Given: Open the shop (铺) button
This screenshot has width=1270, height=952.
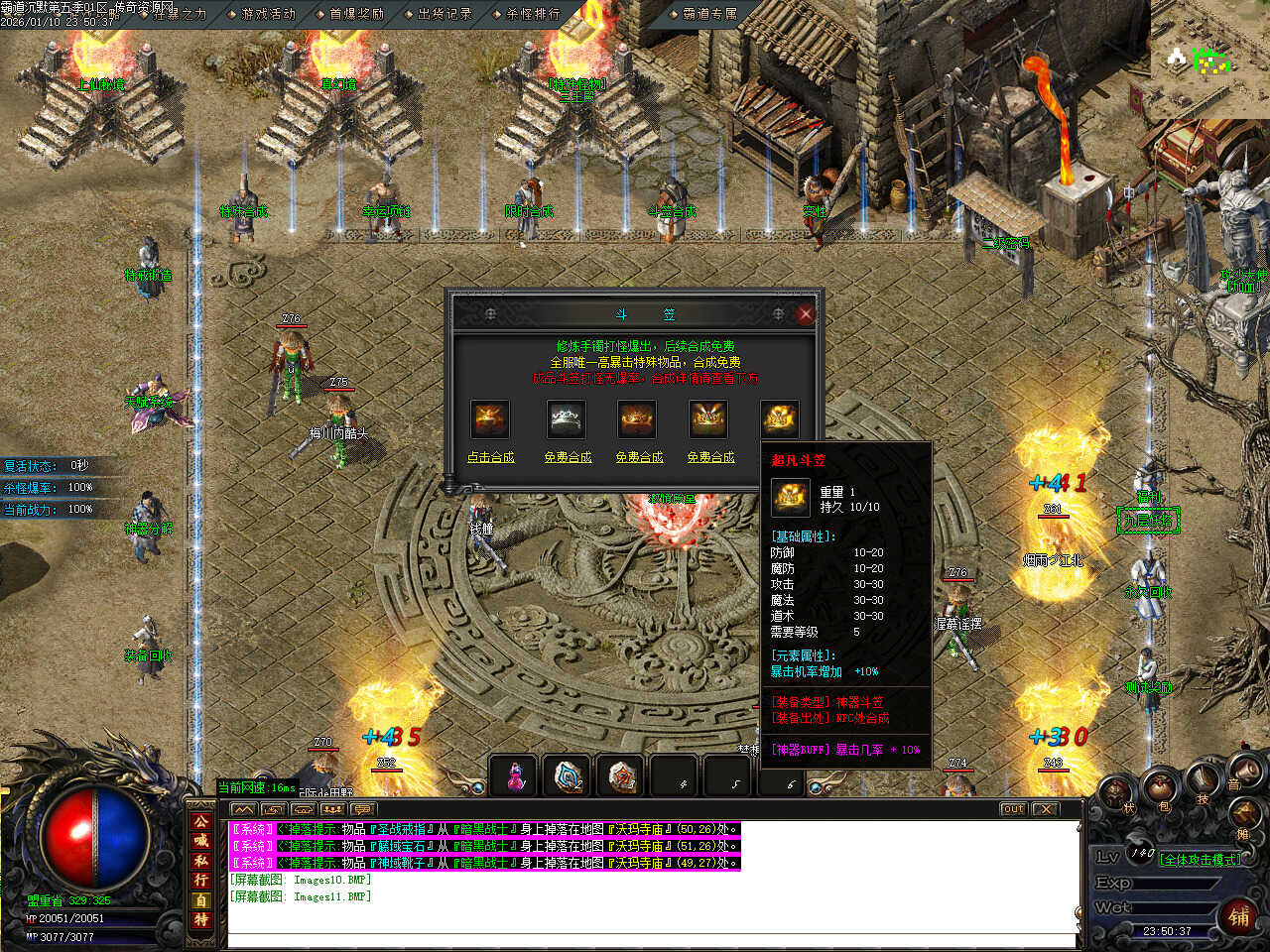Looking at the screenshot, I should pos(1238,915).
